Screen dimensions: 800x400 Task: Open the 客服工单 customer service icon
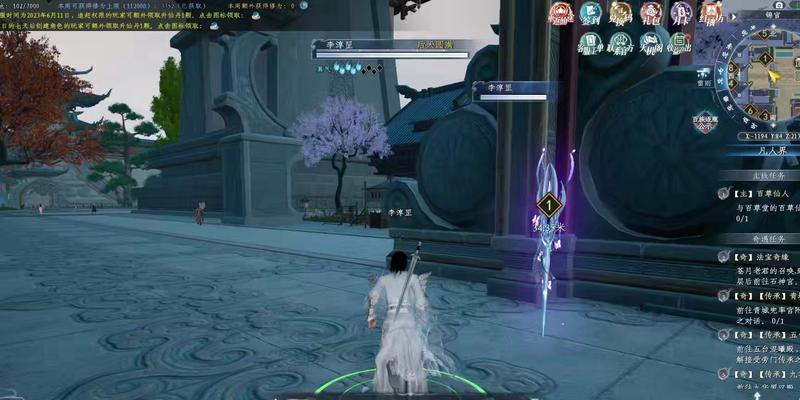pos(591,43)
